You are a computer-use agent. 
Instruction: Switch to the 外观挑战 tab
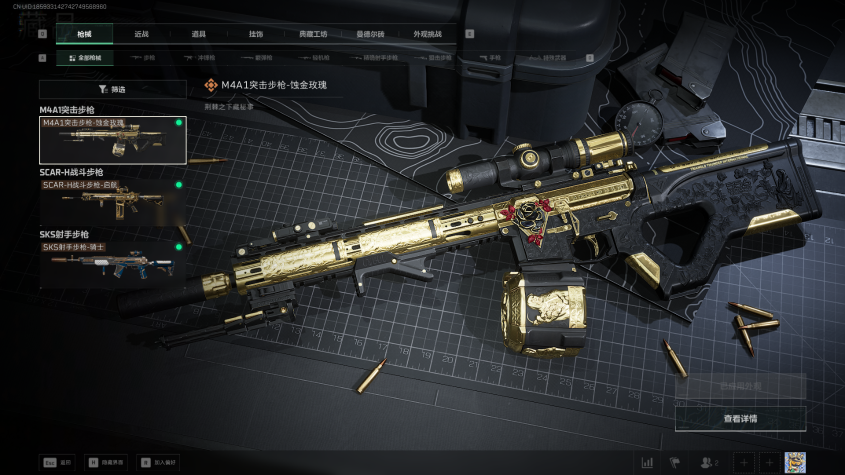pyautogui.click(x=427, y=34)
